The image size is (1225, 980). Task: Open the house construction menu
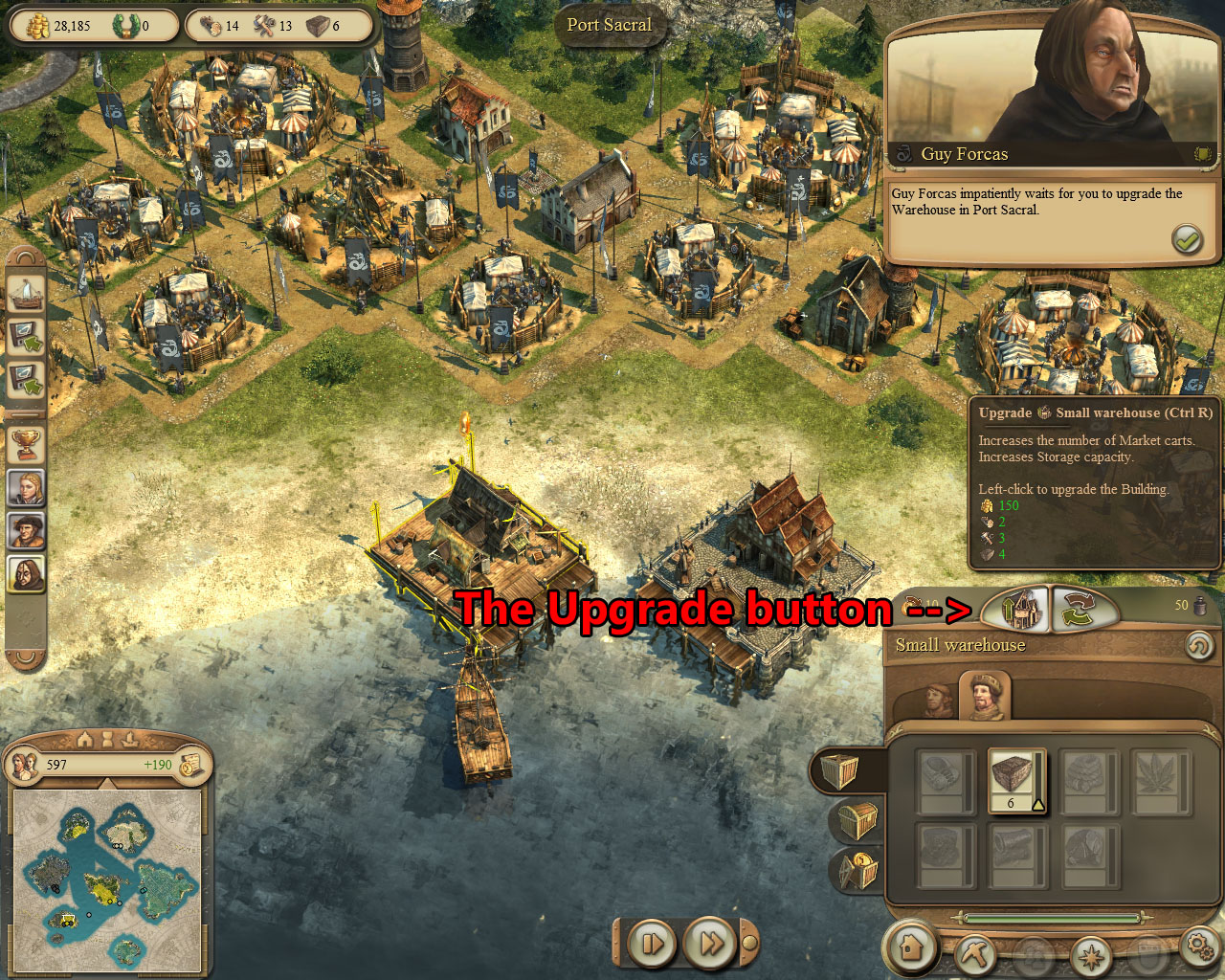click(911, 947)
